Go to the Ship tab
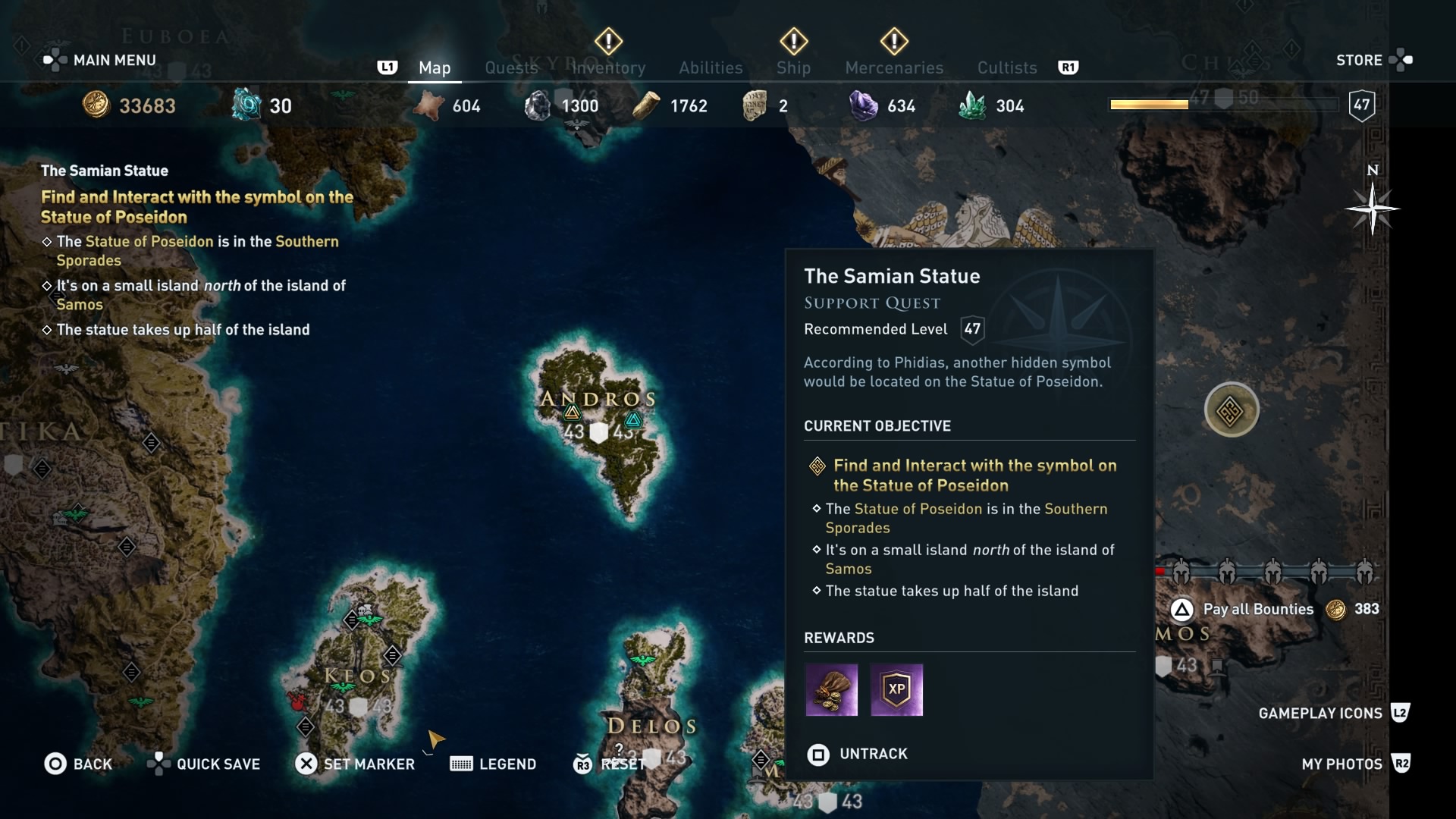 (x=793, y=67)
